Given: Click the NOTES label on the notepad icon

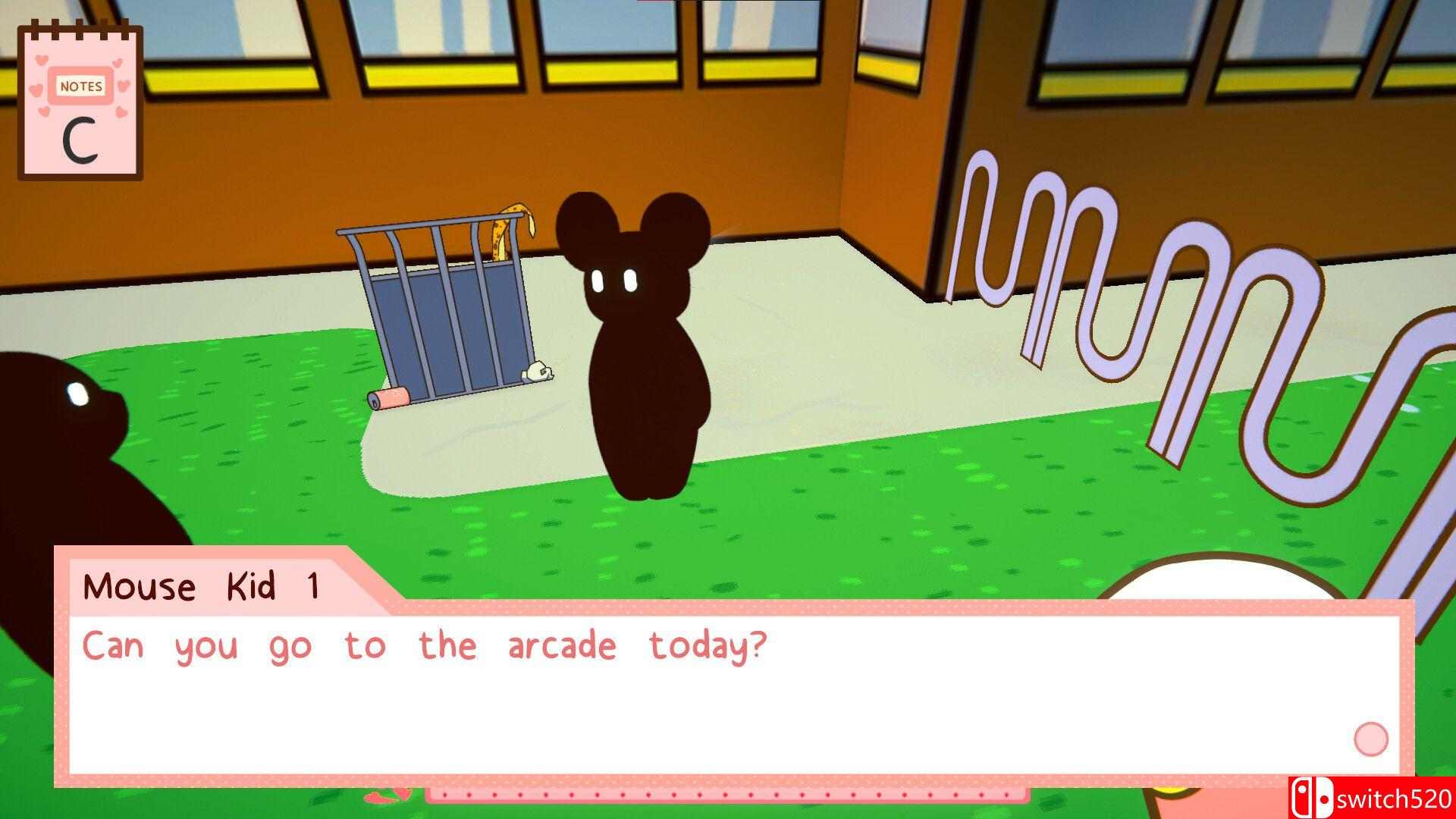Looking at the screenshot, I should tap(82, 86).
